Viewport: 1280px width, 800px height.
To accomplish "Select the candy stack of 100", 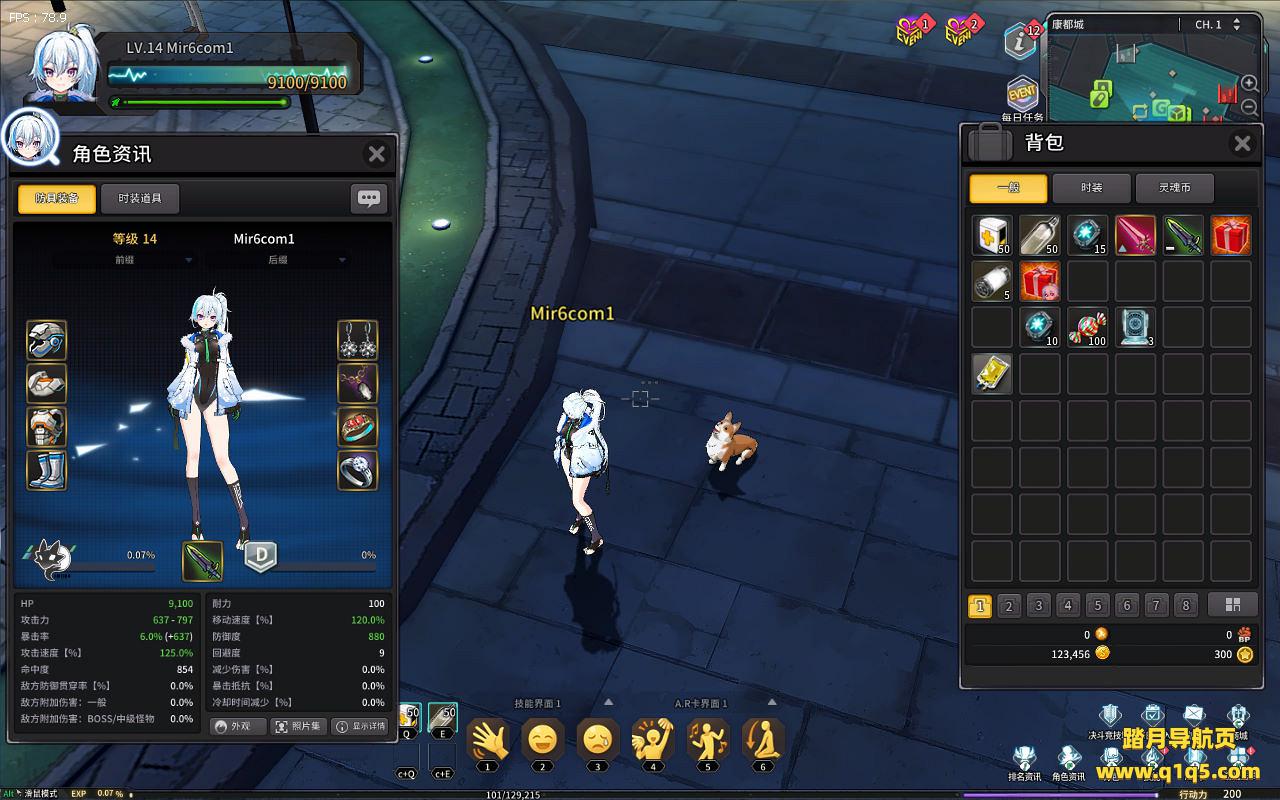I will [1087, 327].
